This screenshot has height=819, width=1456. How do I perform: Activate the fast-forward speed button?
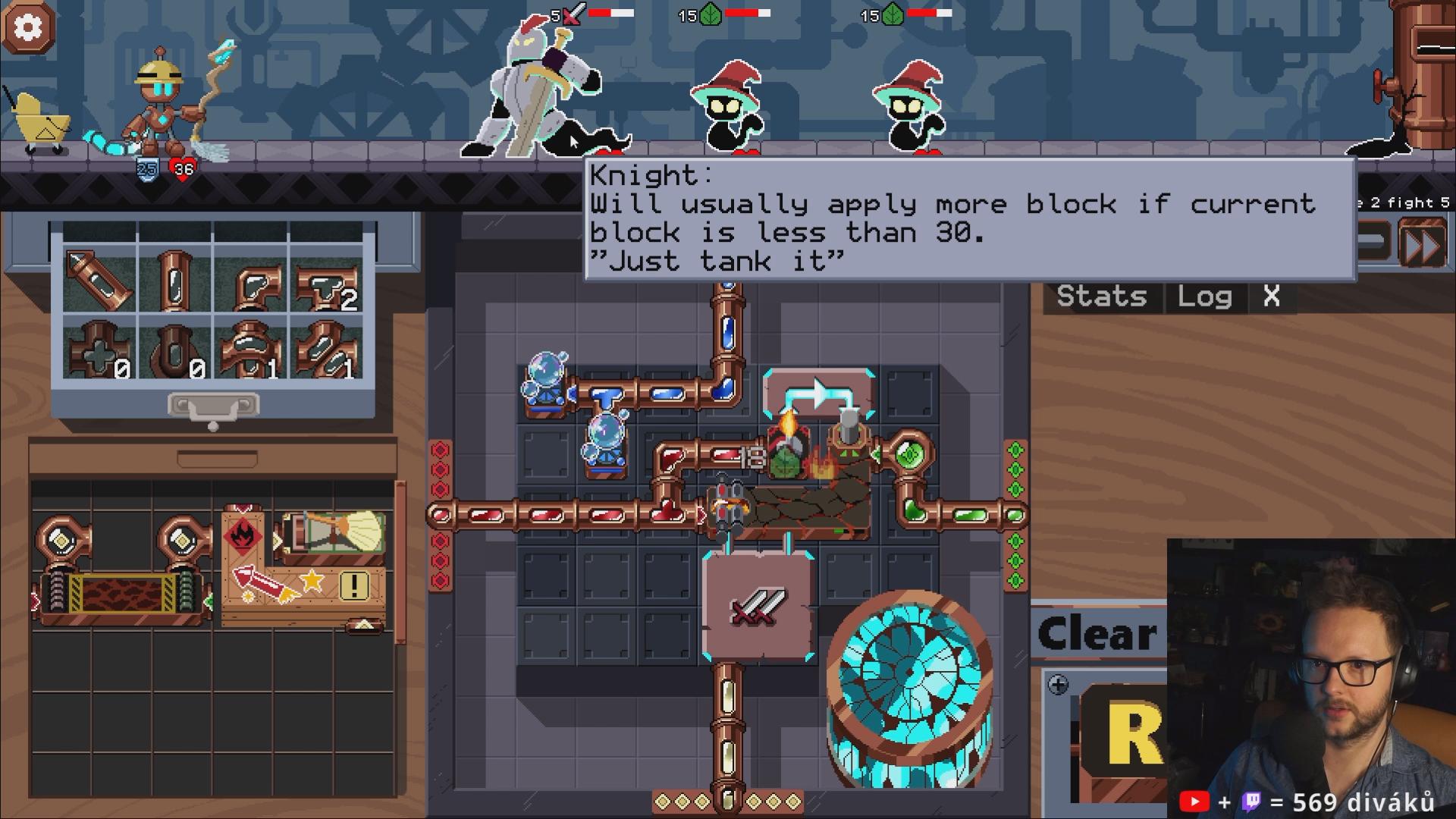point(1423,244)
